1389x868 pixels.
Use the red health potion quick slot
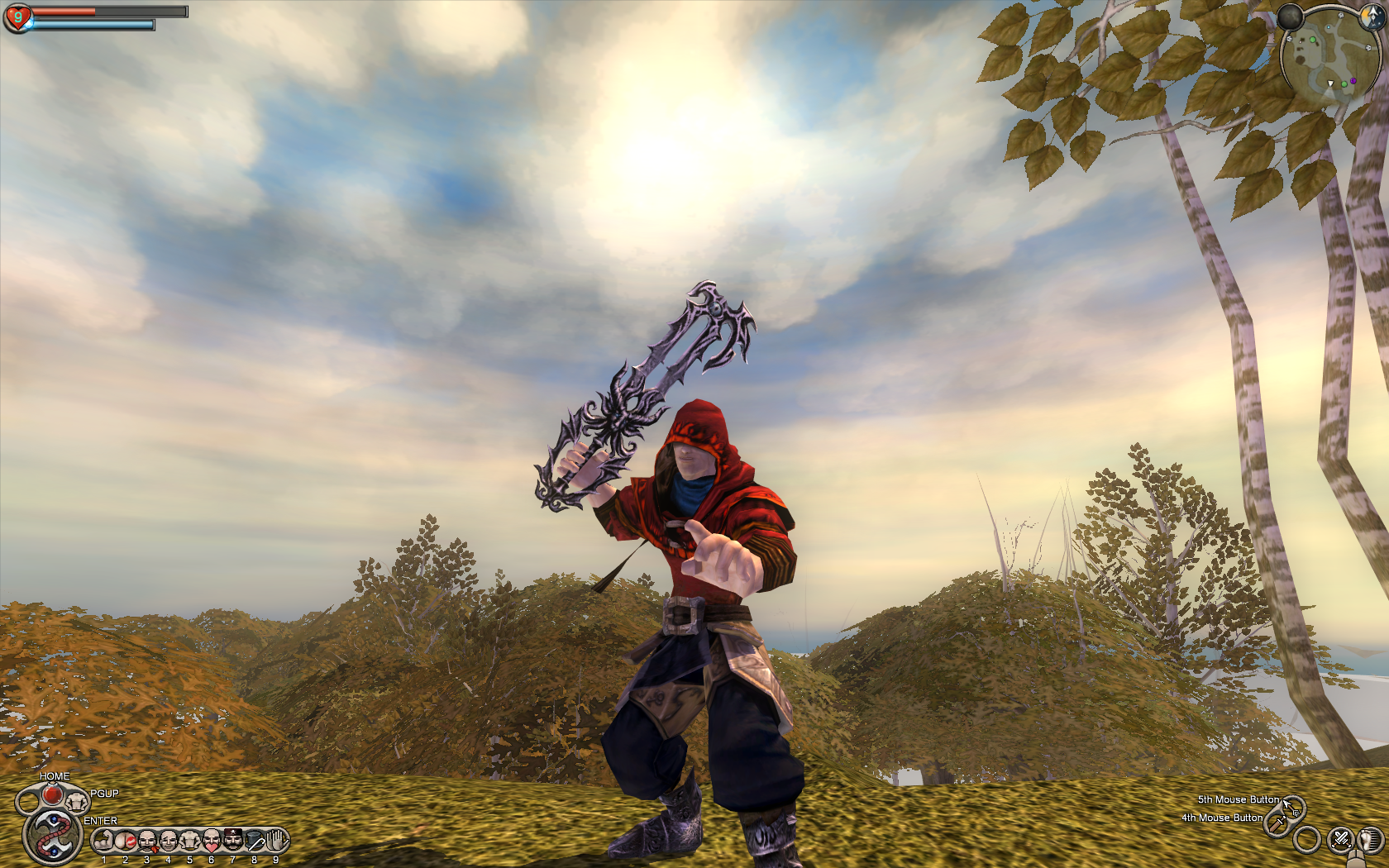tap(52, 794)
